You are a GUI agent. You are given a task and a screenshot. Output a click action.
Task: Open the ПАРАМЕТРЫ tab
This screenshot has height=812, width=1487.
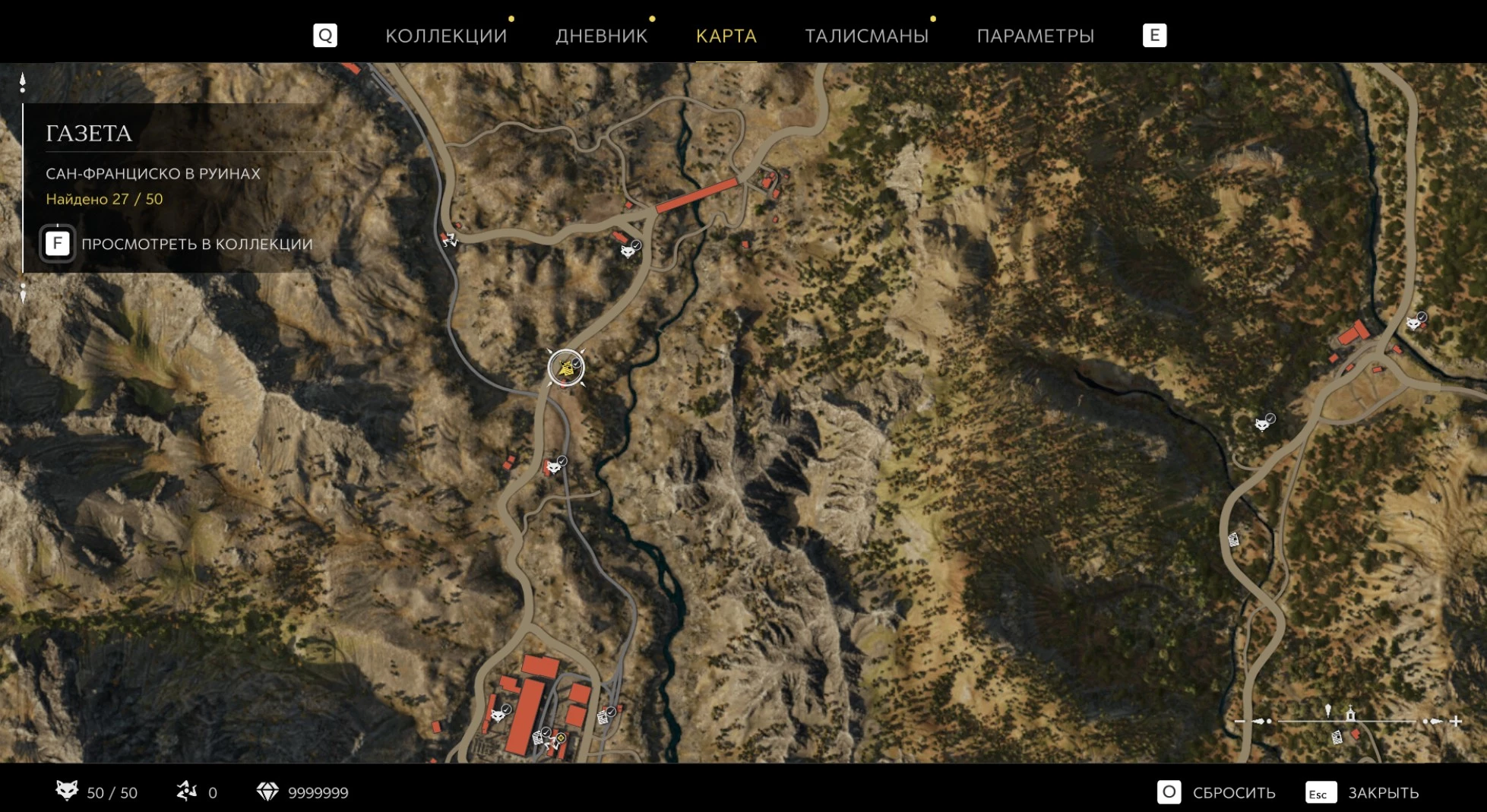click(1035, 36)
